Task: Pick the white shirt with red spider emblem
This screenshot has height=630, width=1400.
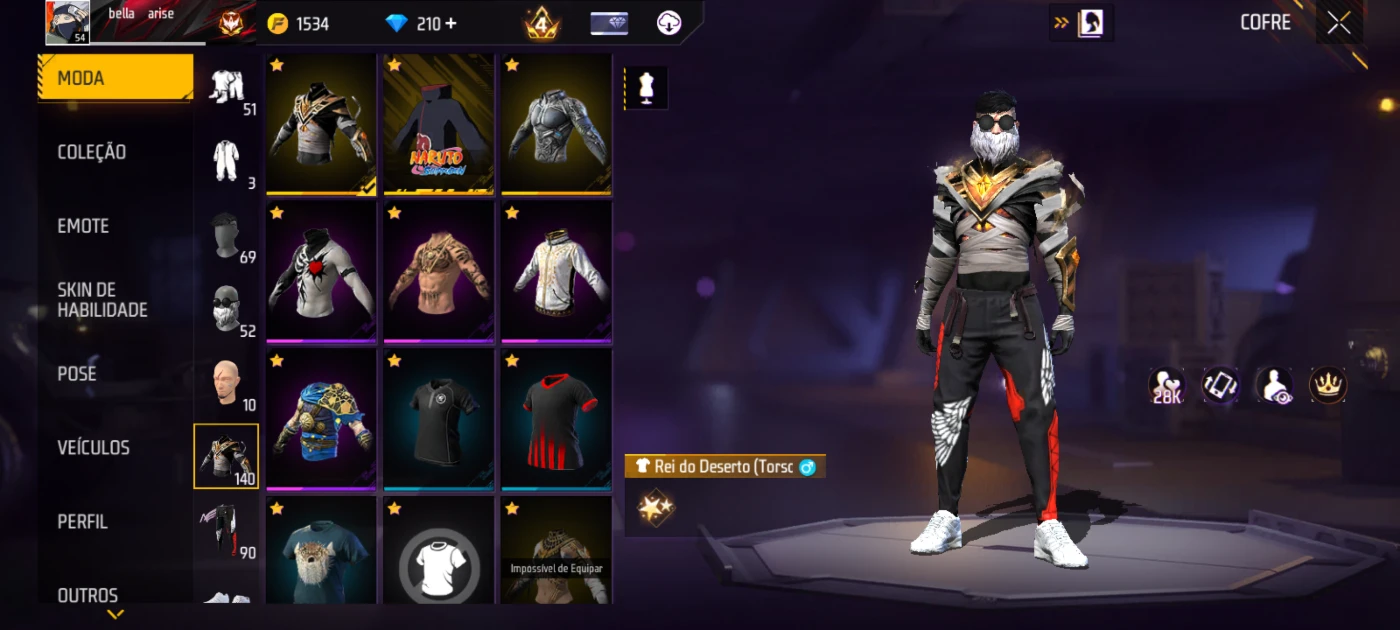Action: point(321,271)
